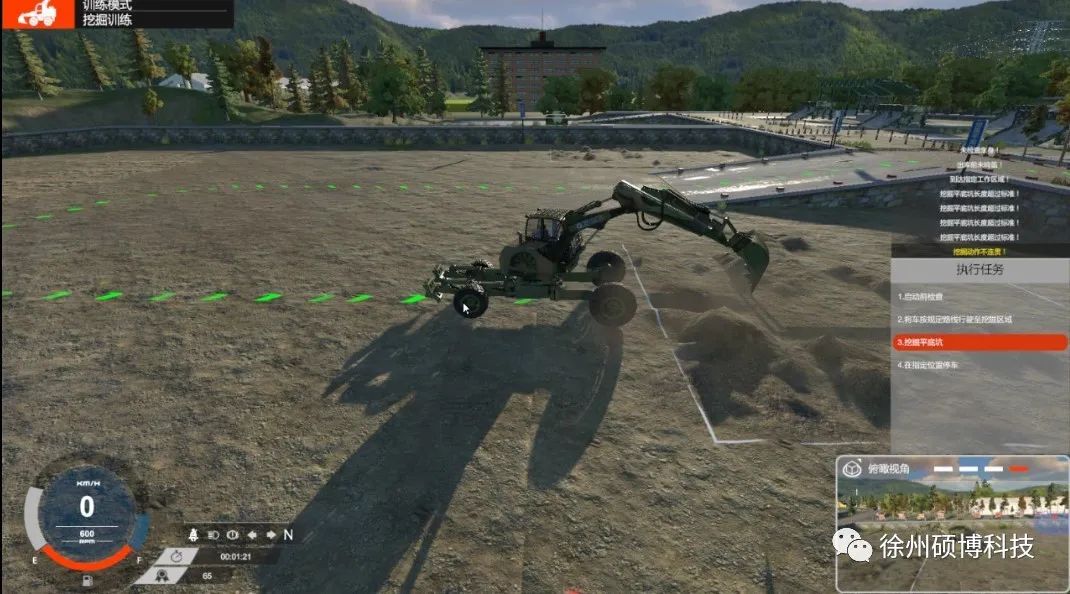
Task: Choose highlighted task 3 dig flat-bottom pit
Action: coord(980,342)
